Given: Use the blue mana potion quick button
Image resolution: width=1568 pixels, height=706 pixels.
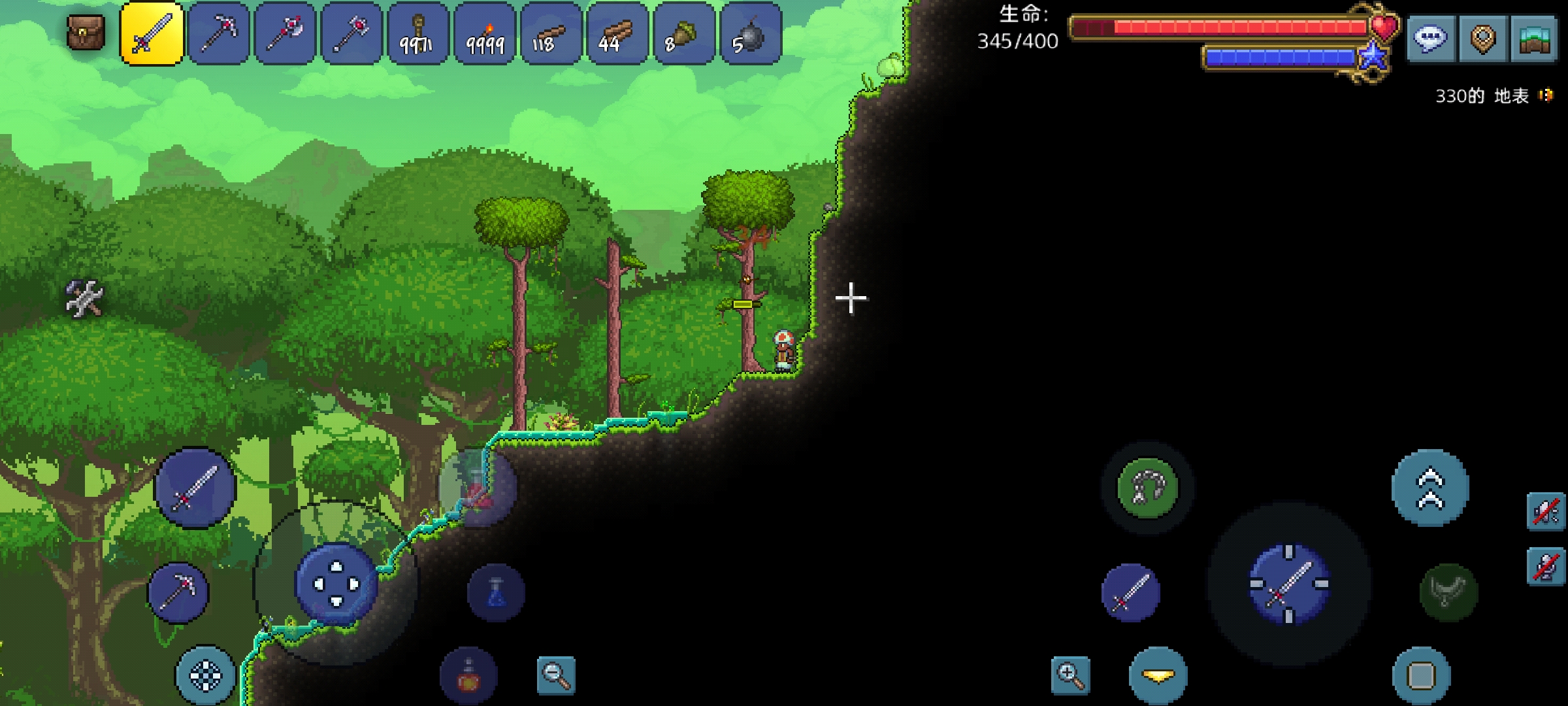Looking at the screenshot, I should [496, 593].
